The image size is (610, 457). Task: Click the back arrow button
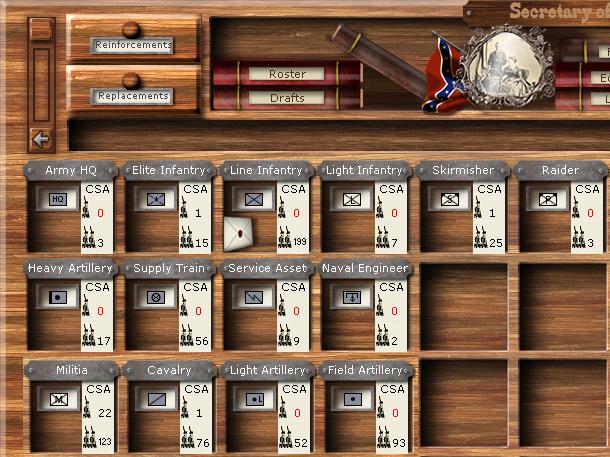(41, 139)
